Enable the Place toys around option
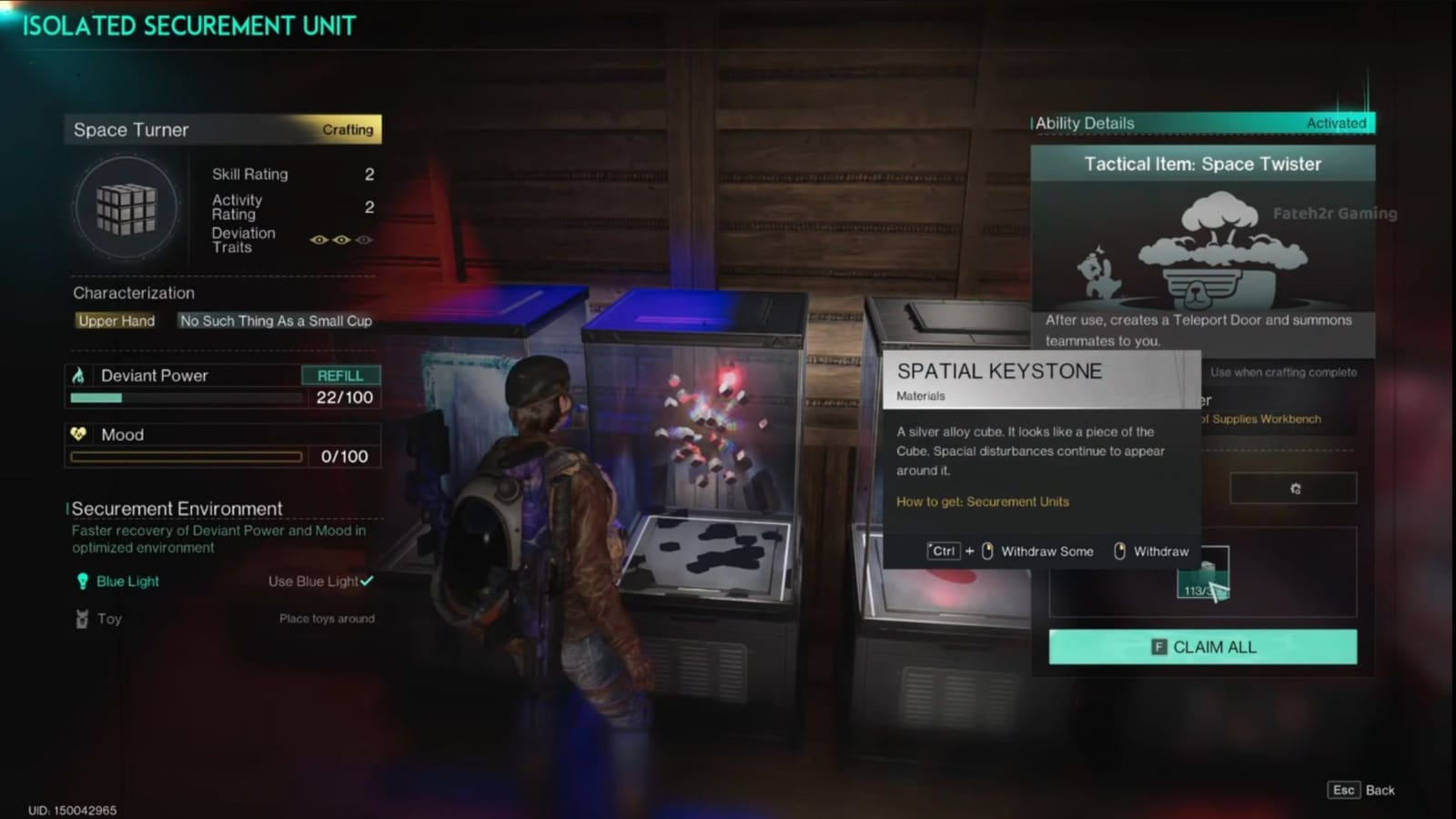This screenshot has height=819, width=1456. coord(328,618)
